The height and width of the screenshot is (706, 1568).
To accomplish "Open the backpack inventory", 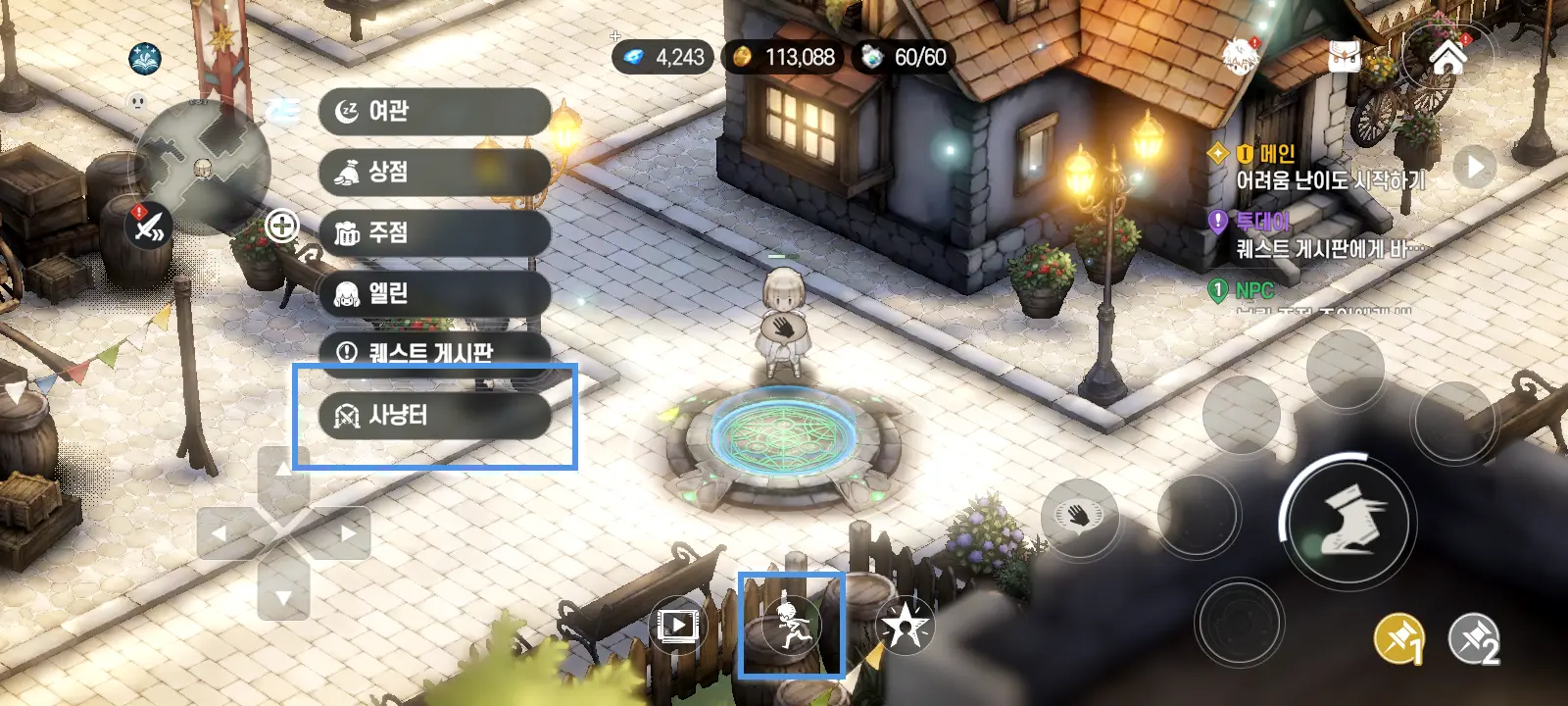I will (1346, 55).
